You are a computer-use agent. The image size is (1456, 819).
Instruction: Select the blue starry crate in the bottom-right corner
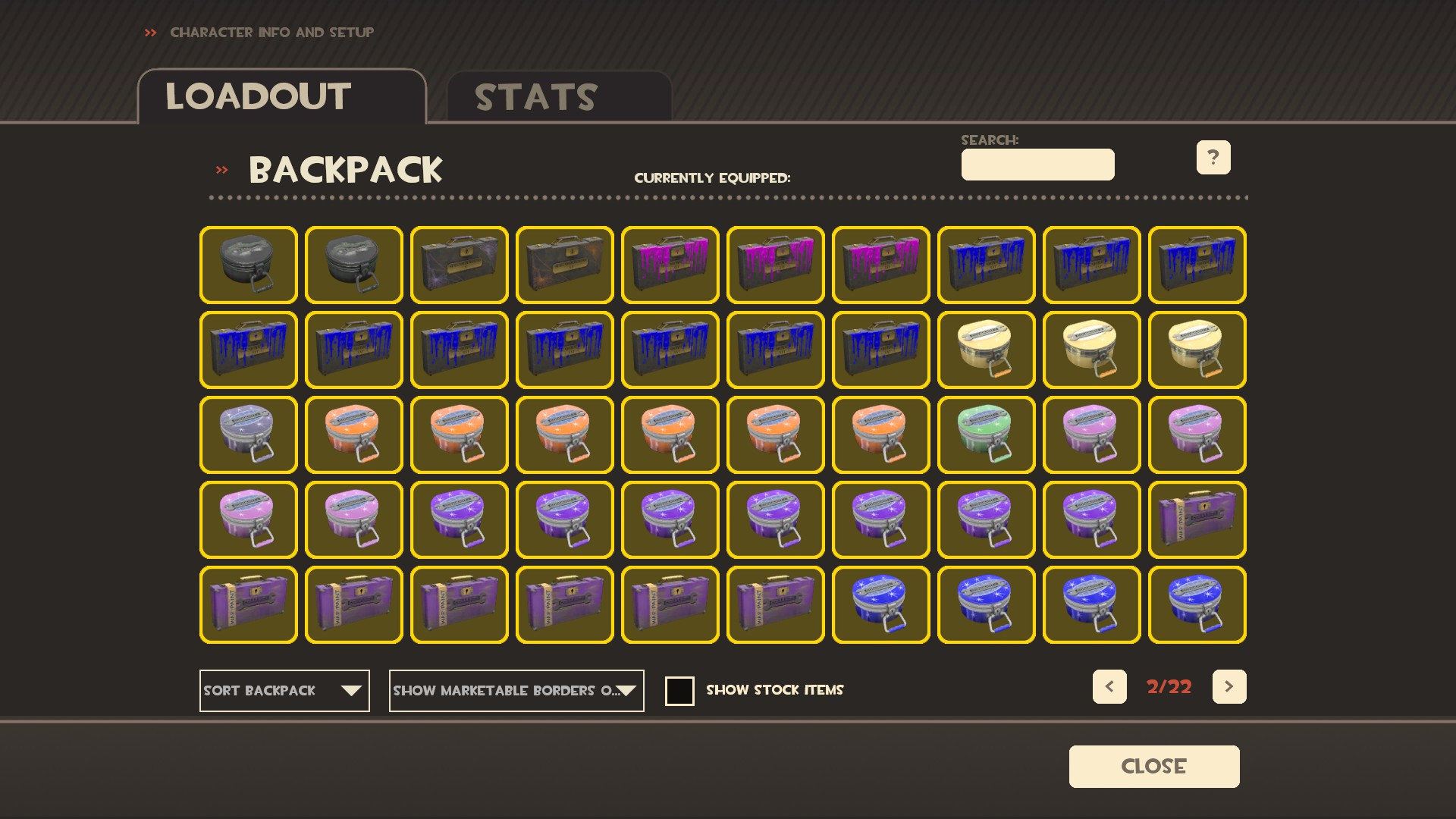(x=1197, y=605)
